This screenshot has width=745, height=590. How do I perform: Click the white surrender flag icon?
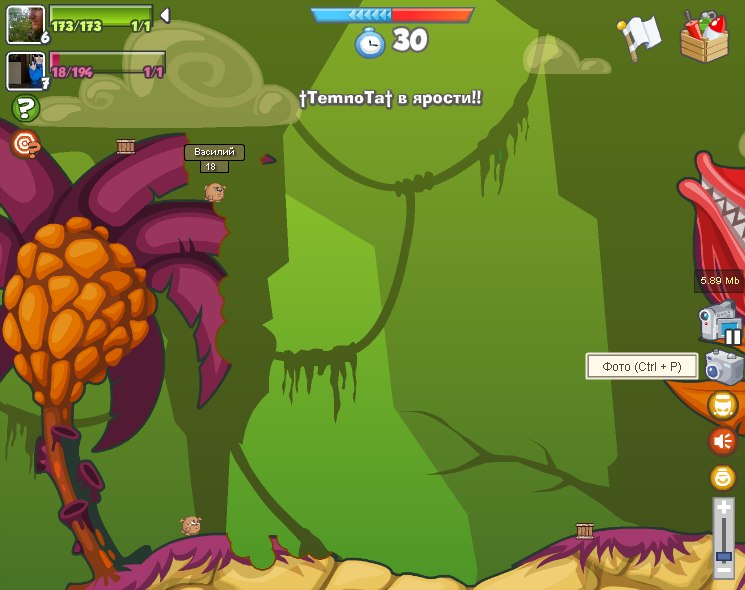[x=640, y=36]
